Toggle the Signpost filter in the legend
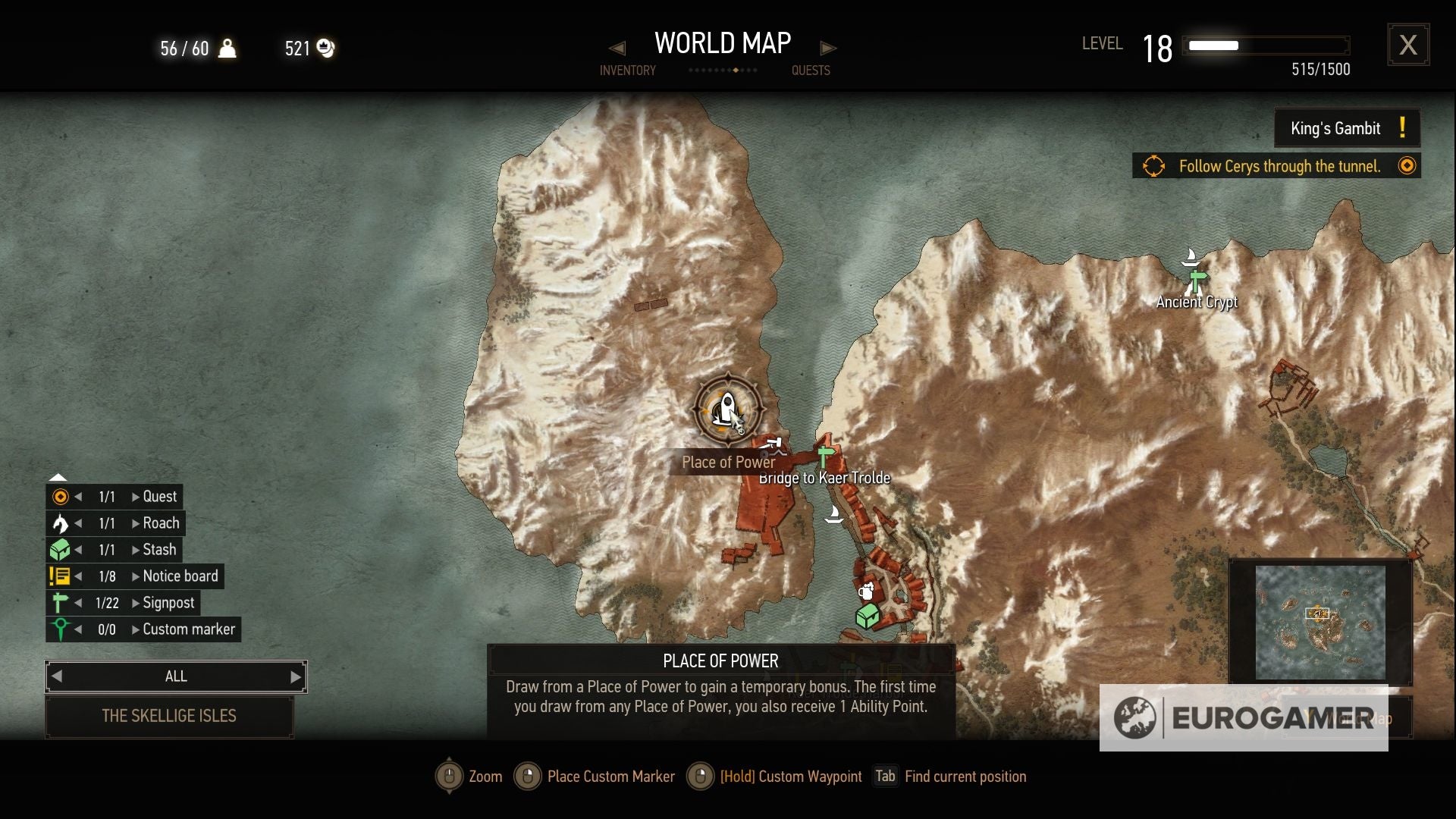Image resolution: width=1456 pixels, height=819 pixels. tap(59, 602)
